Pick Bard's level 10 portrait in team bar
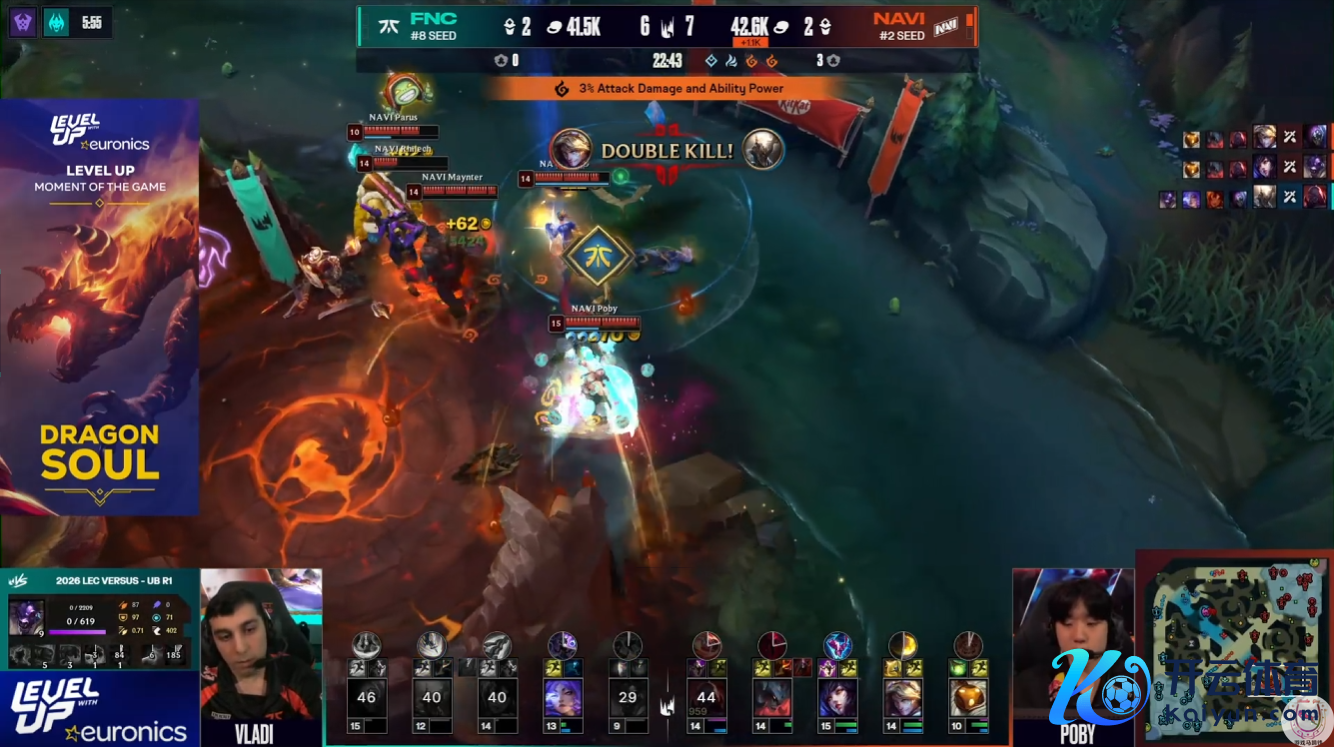Image resolution: width=1334 pixels, height=747 pixels. (x=967, y=697)
